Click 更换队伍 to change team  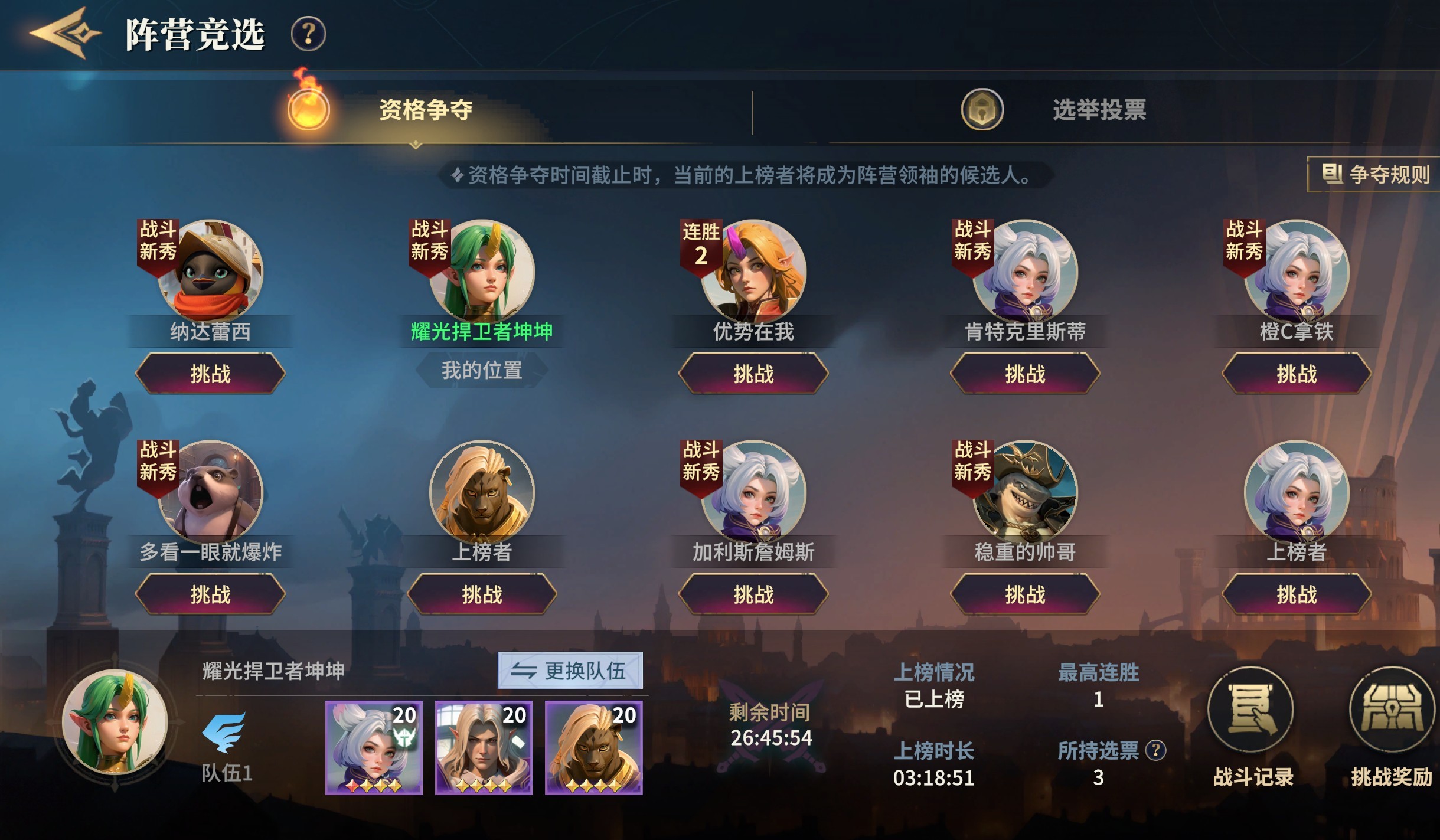tap(570, 670)
